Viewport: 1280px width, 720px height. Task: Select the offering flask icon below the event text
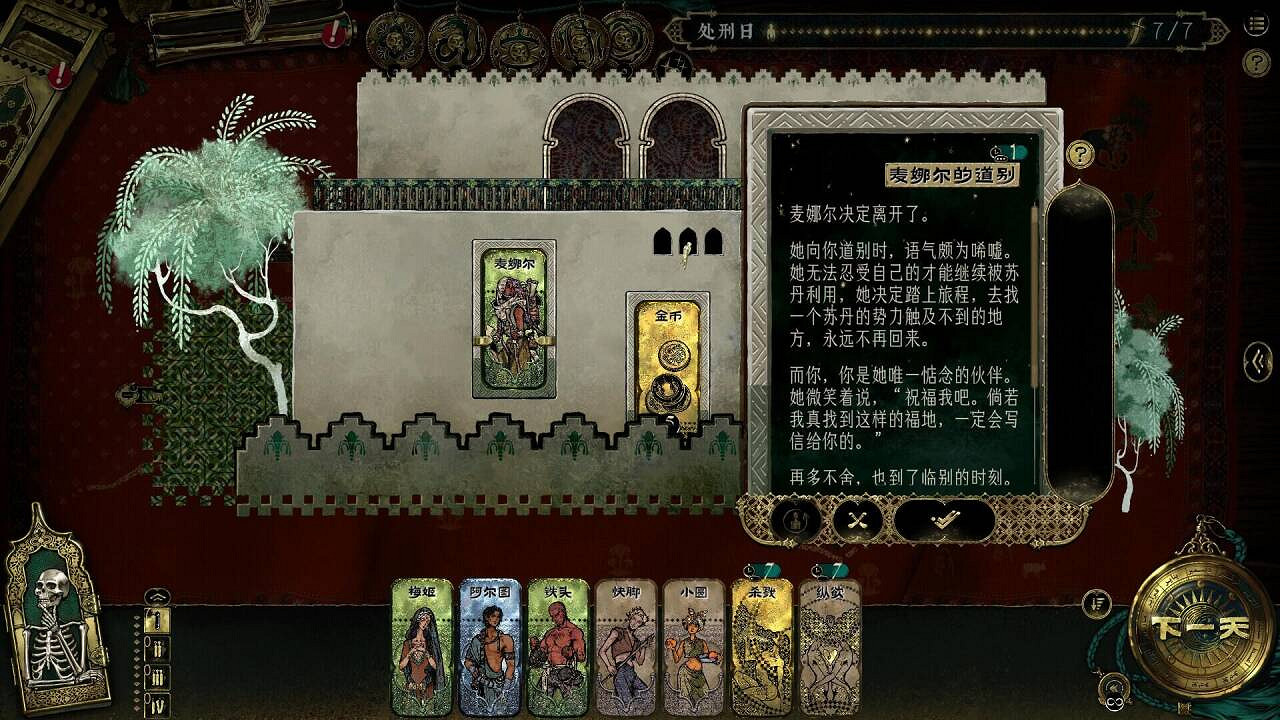(x=797, y=519)
